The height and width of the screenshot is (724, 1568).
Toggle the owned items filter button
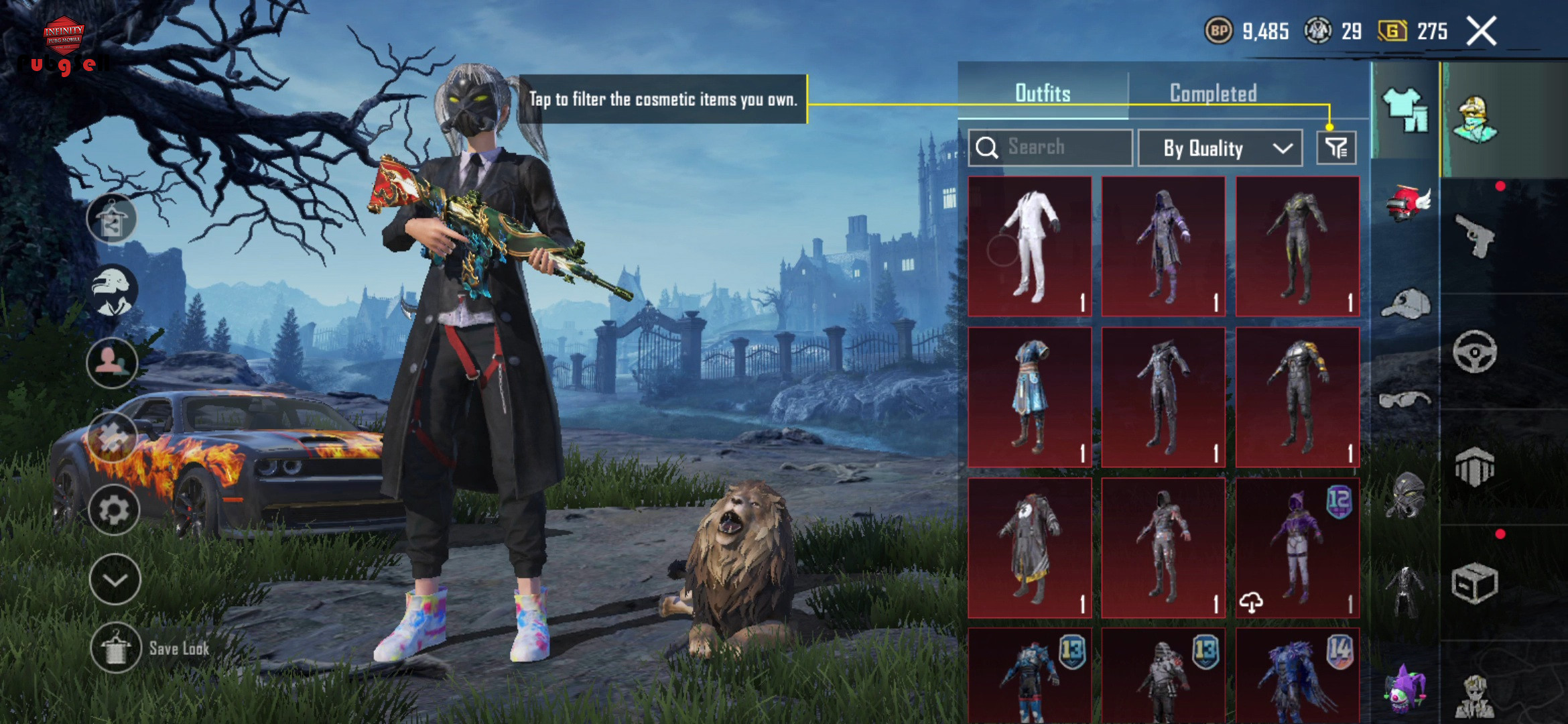pos(1336,148)
